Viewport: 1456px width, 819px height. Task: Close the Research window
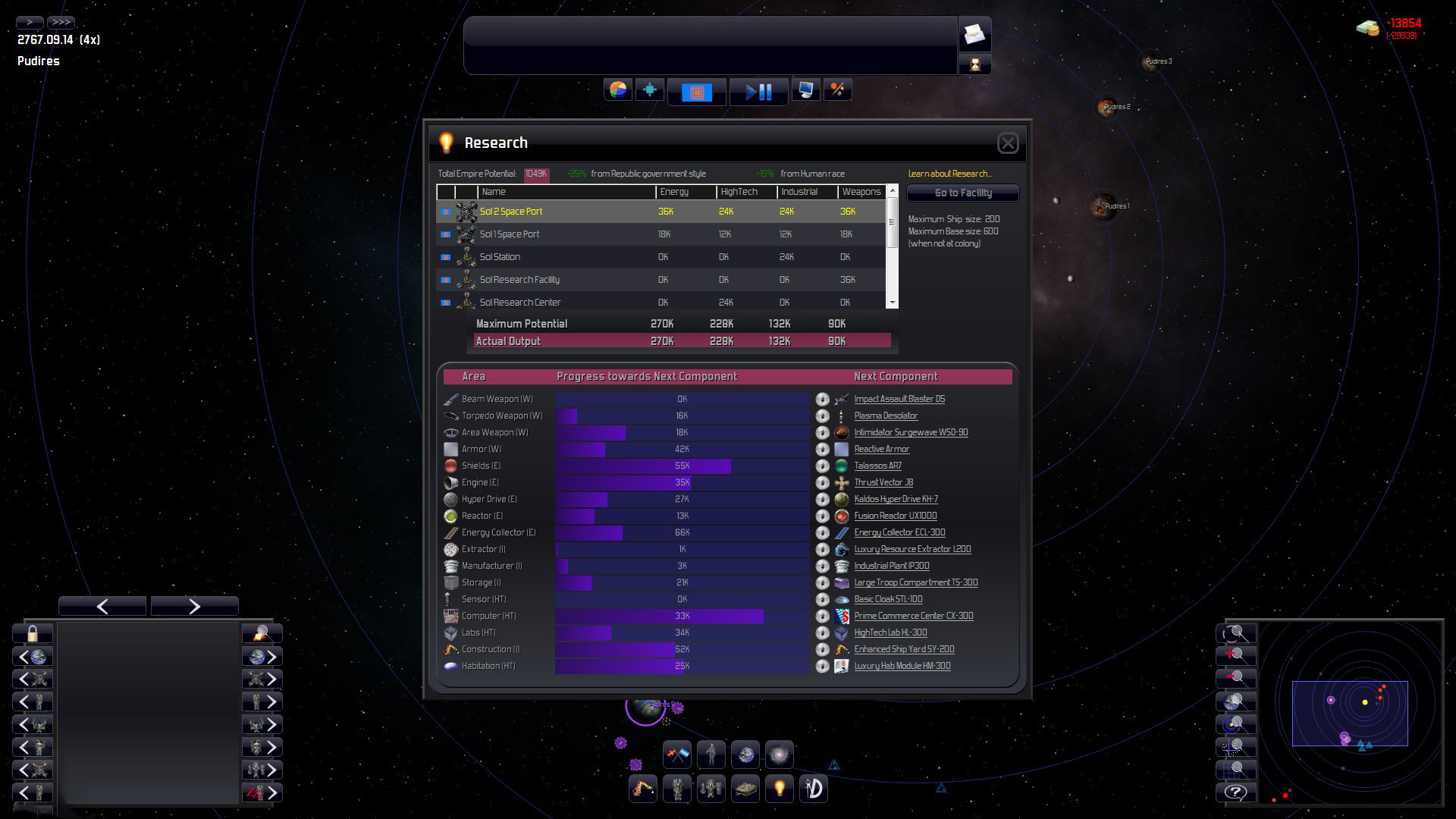(x=1008, y=143)
